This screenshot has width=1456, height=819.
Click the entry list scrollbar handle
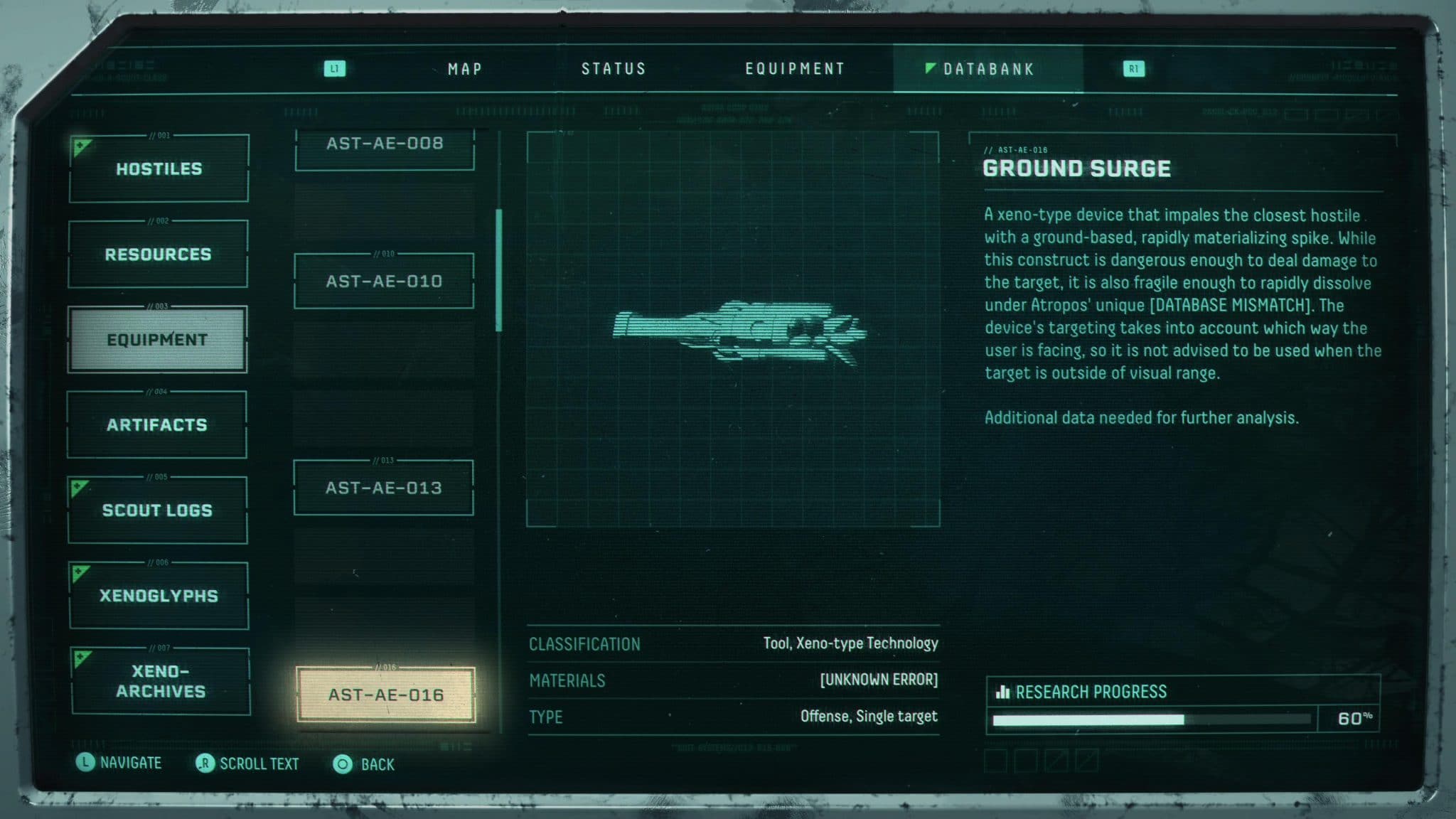coord(499,270)
